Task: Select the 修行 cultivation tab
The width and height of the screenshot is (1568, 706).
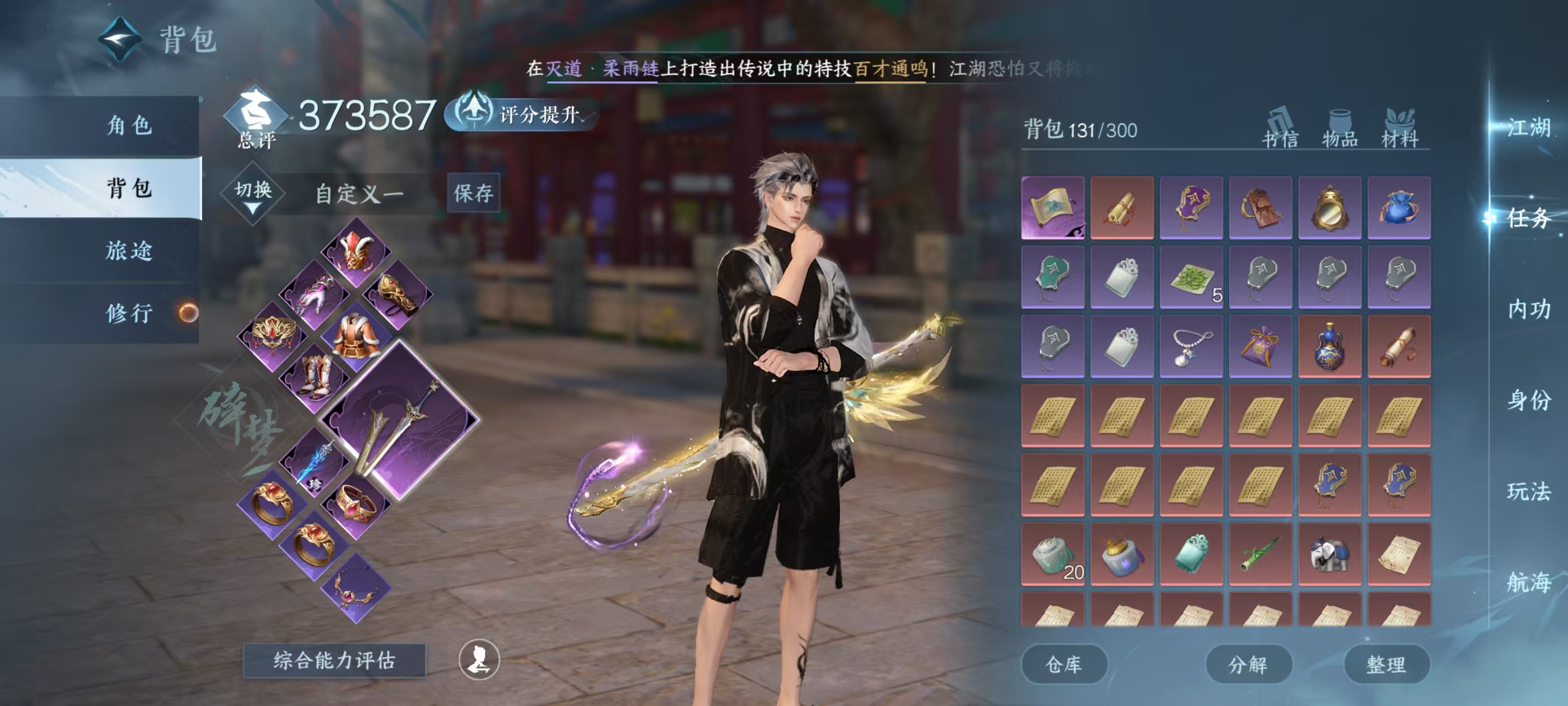Action: (128, 313)
